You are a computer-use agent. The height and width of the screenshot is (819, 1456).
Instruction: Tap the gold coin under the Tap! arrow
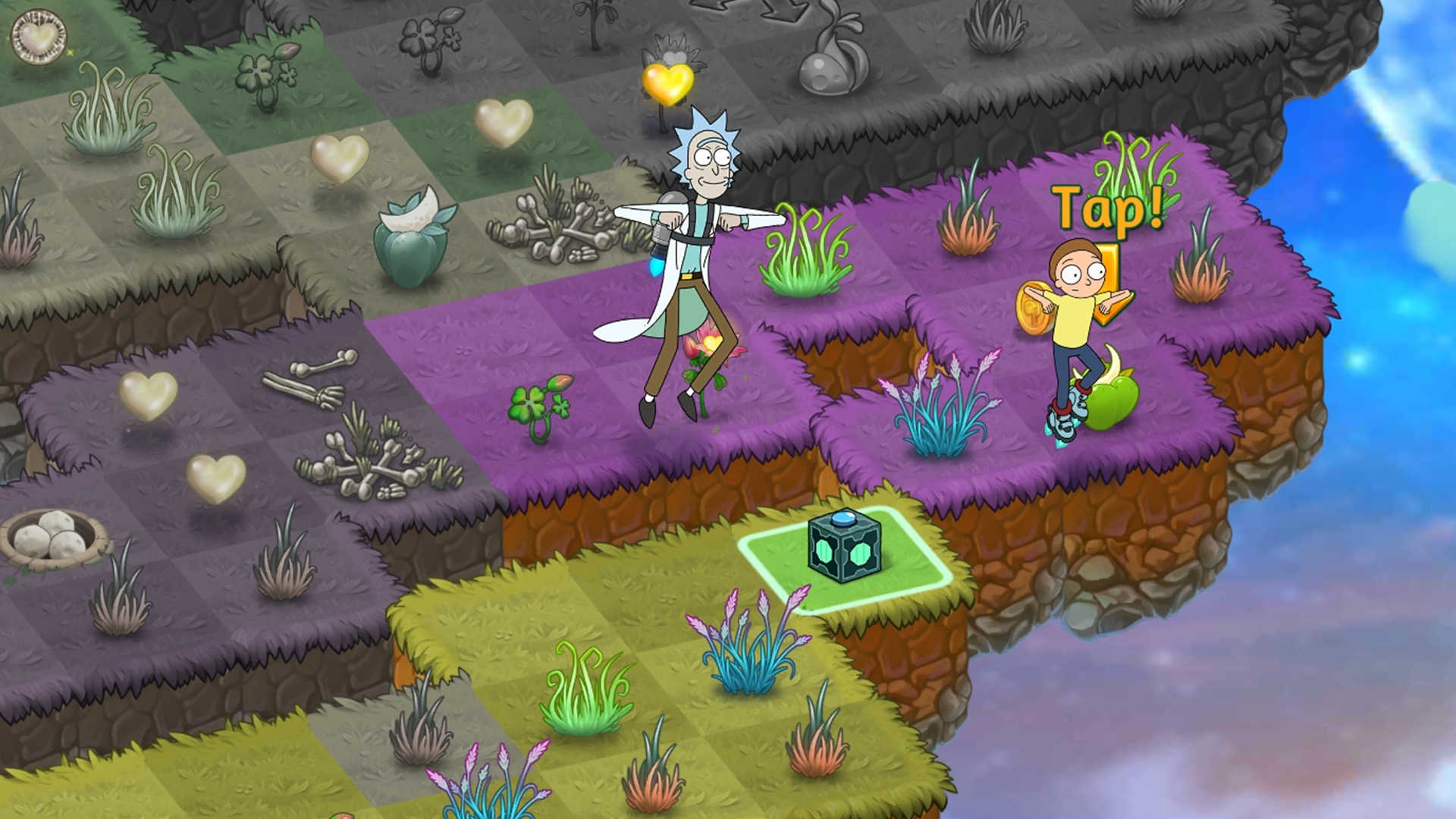tap(1033, 309)
